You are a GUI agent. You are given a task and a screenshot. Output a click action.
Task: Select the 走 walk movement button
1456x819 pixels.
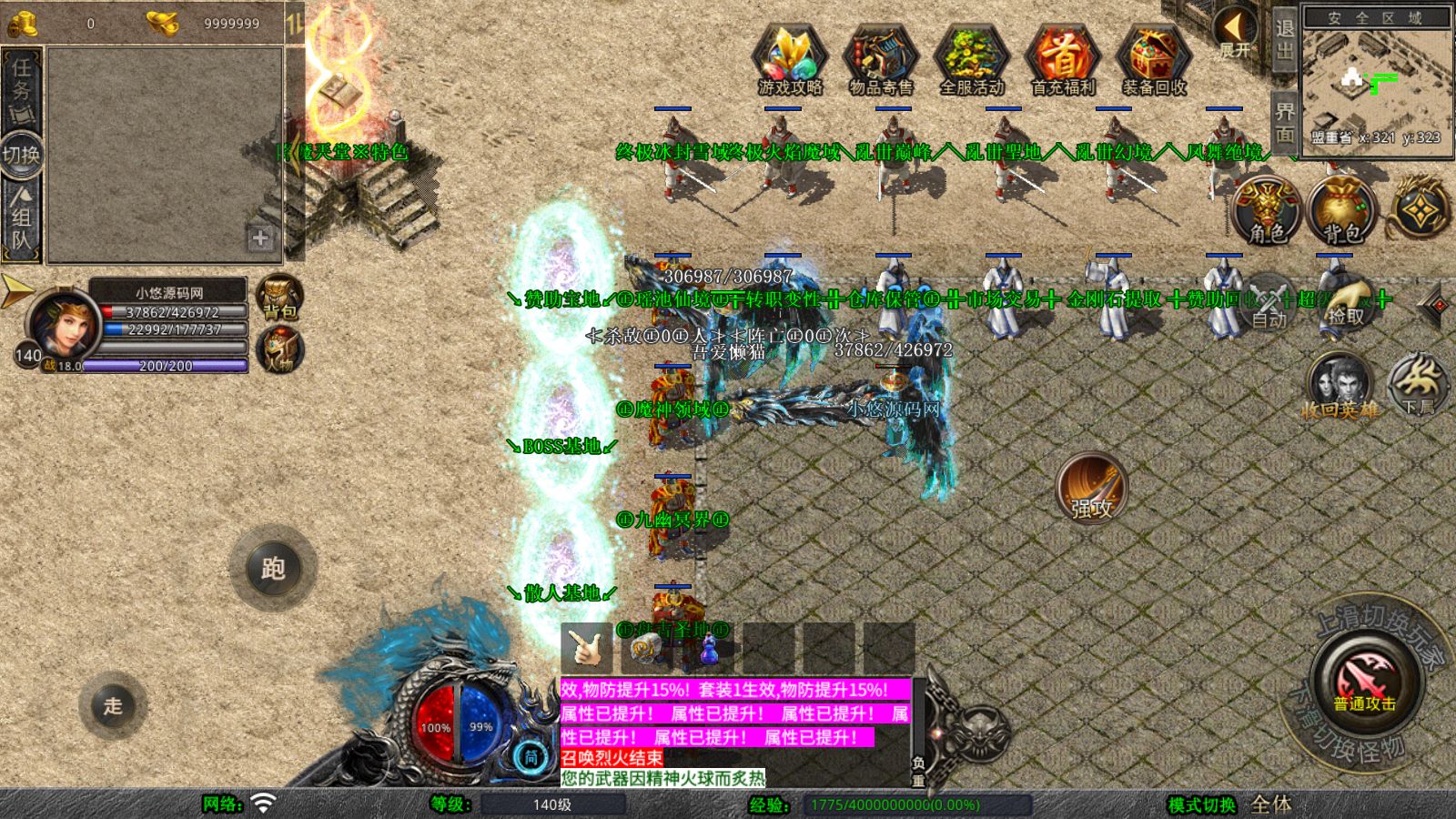click(x=113, y=705)
